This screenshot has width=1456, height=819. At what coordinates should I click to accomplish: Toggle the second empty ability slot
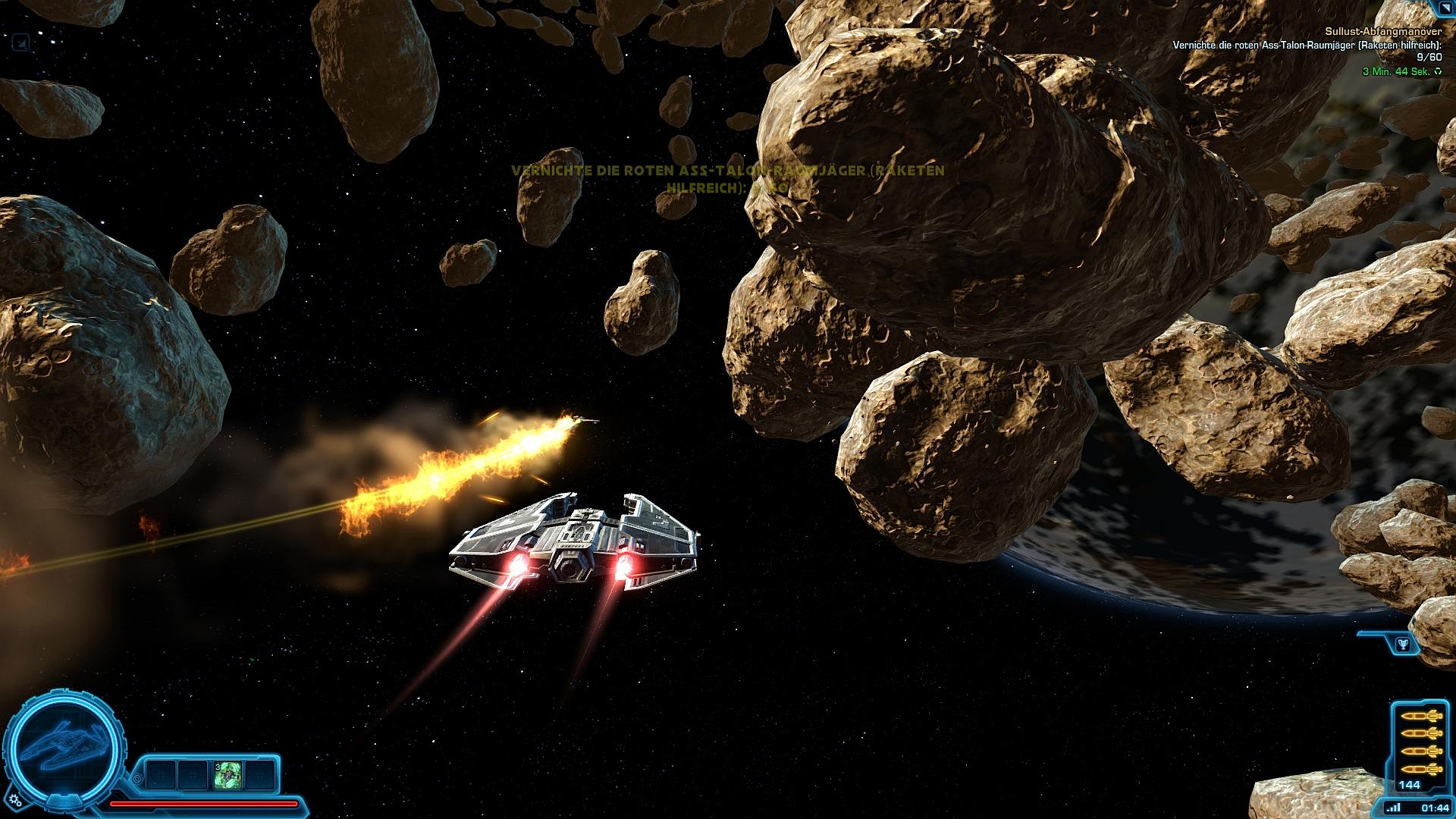pos(193,775)
